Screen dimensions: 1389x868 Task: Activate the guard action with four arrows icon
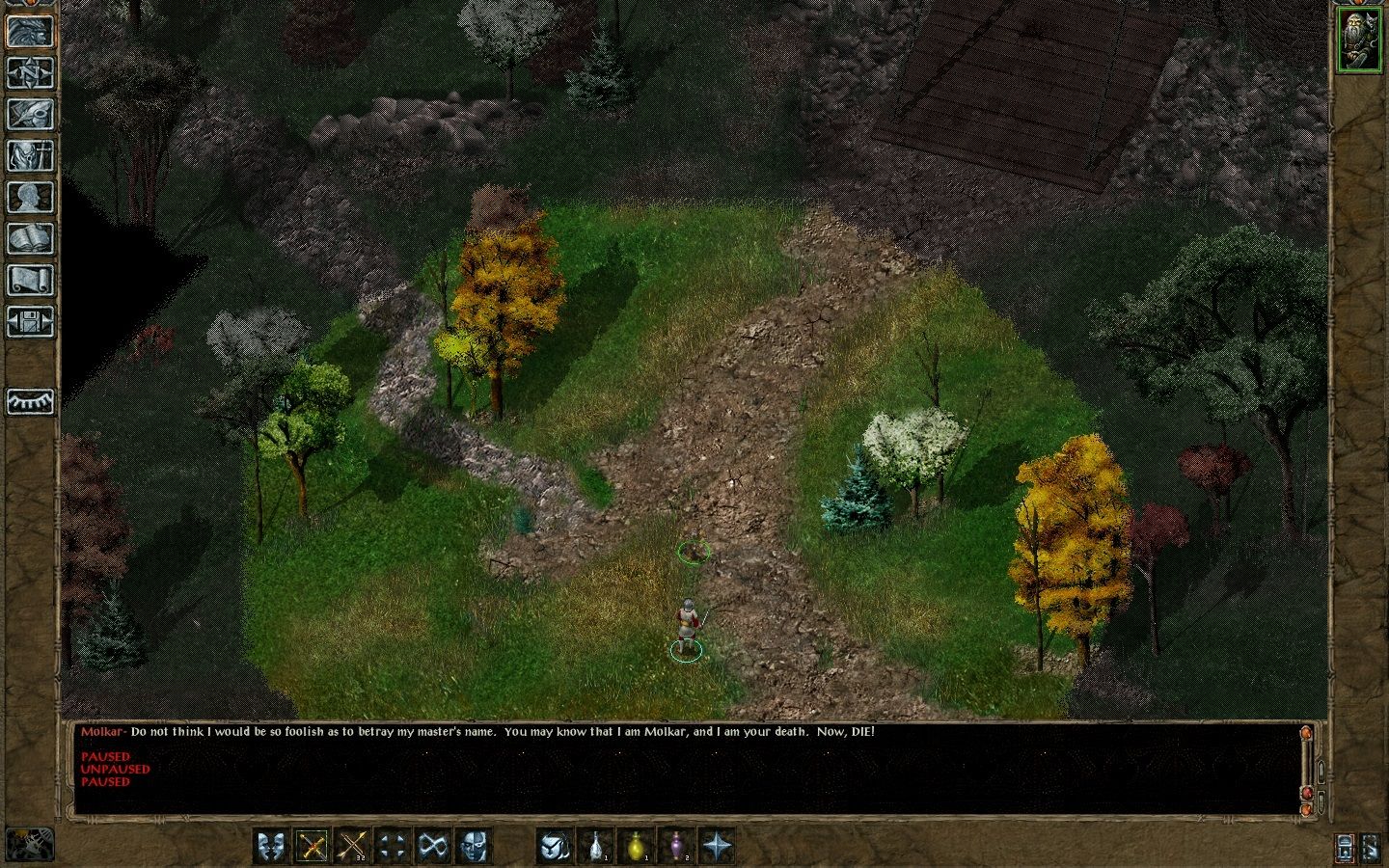click(x=392, y=847)
